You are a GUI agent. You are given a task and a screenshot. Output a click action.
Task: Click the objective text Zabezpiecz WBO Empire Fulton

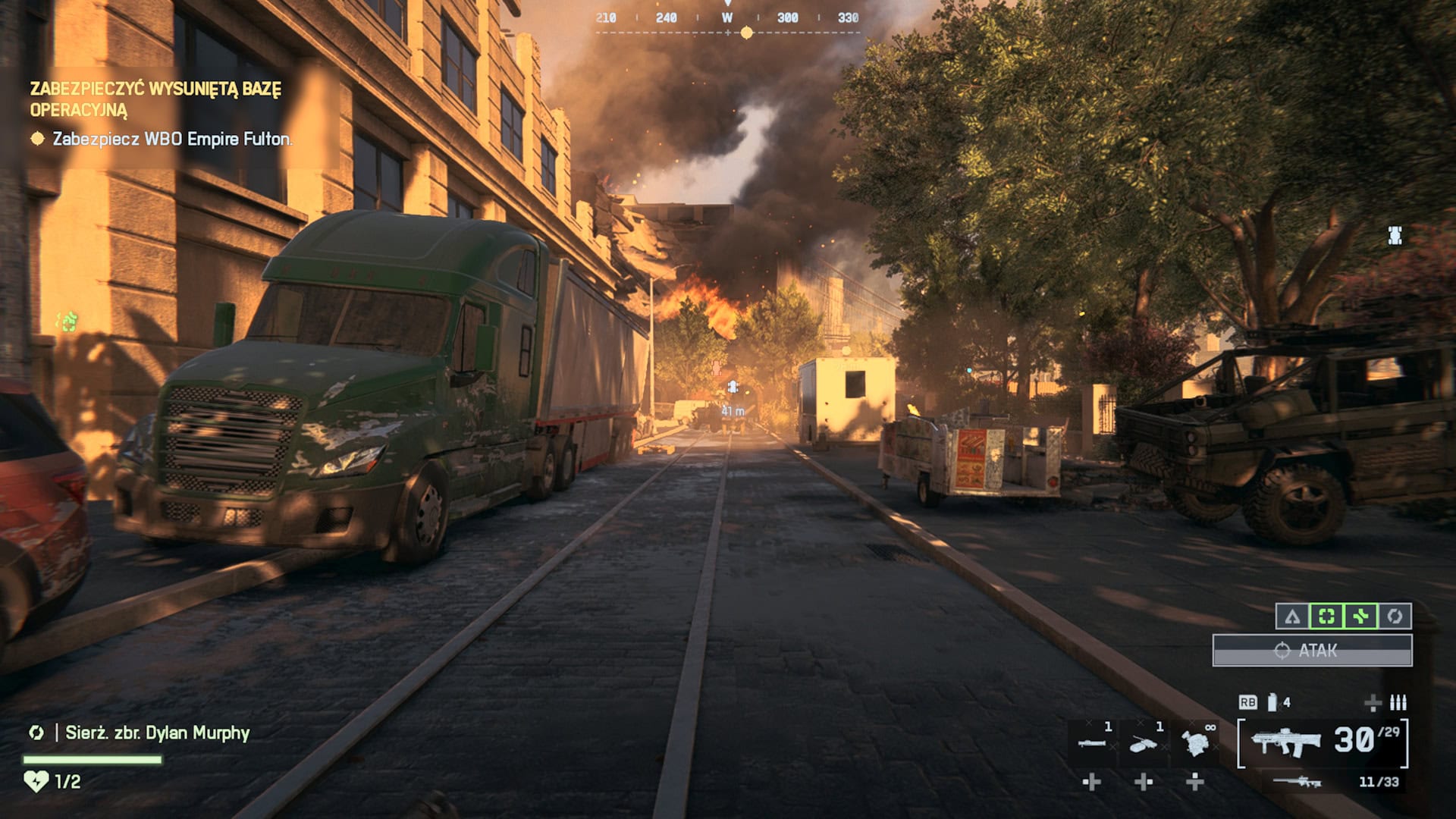coord(171,140)
